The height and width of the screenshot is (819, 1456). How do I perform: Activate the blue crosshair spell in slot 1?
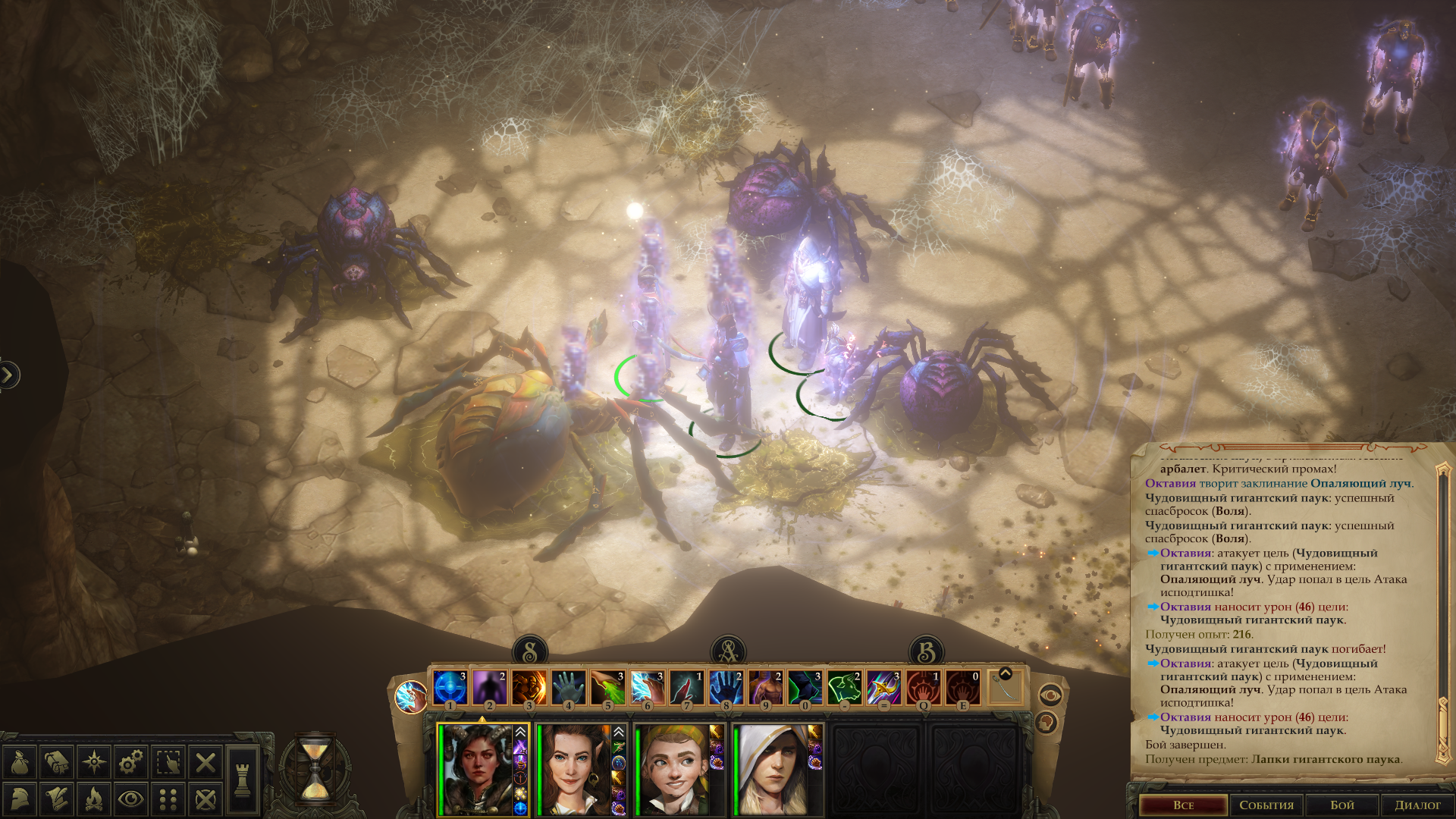pyautogui.click(x=450, y=688)
